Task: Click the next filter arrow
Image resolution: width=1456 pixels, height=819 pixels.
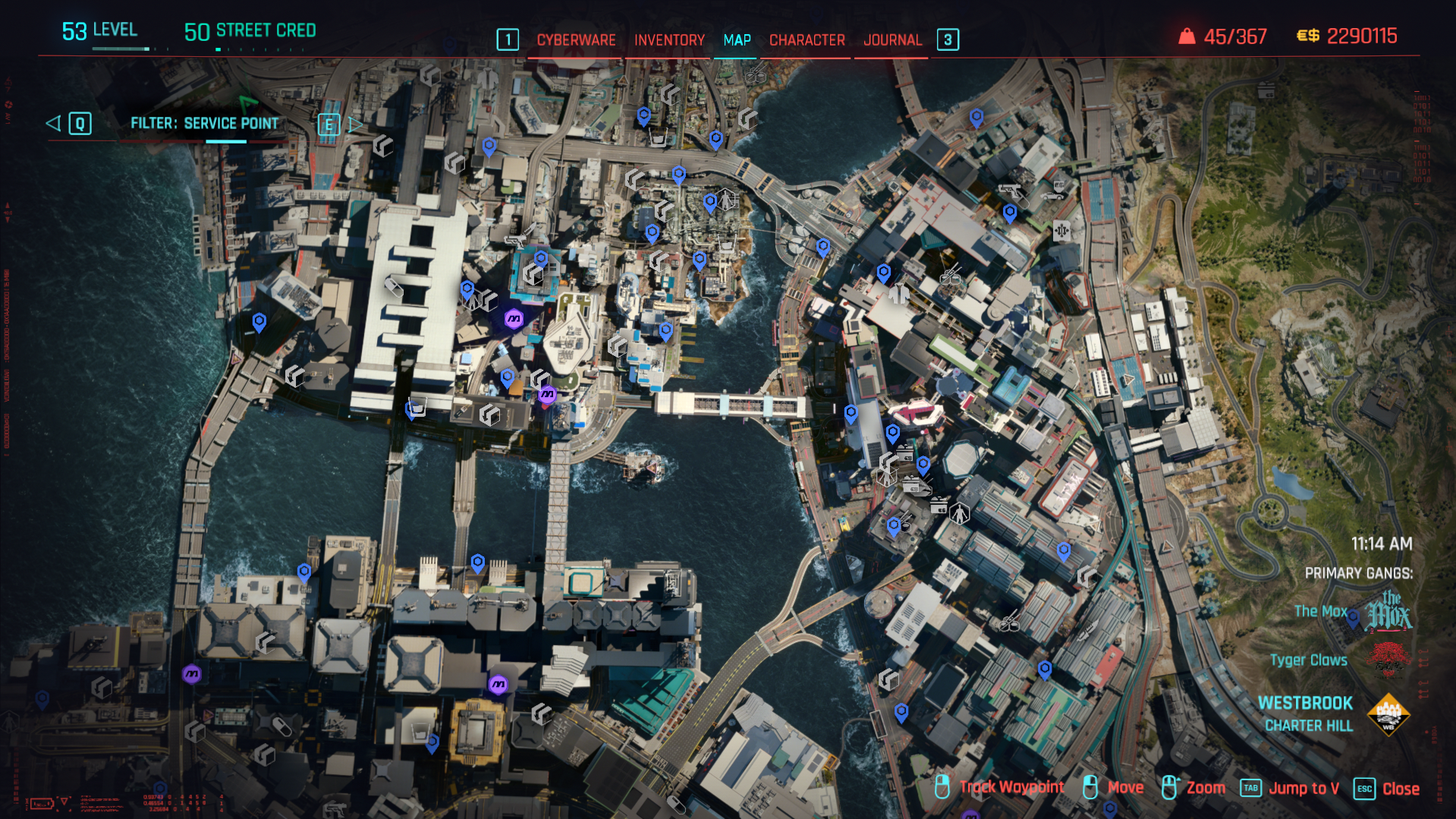Action: (355, 124)
